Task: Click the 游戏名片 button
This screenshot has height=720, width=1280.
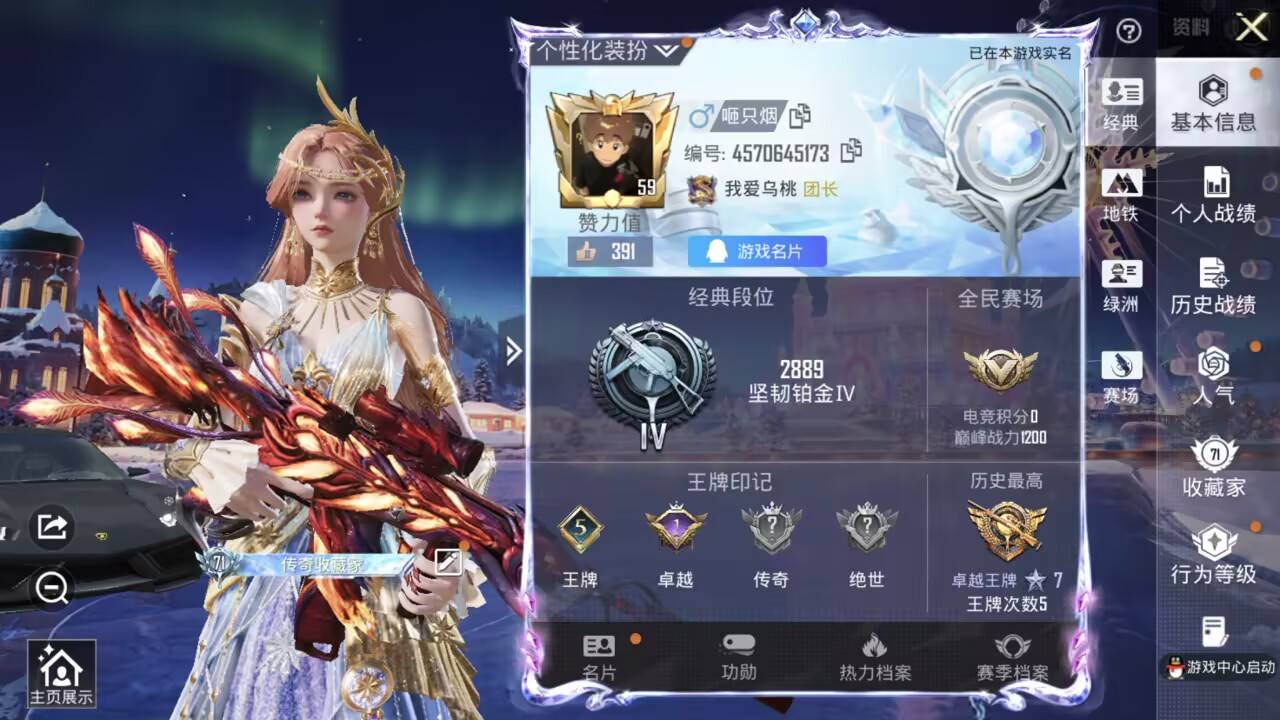Action: coord(755,252)
